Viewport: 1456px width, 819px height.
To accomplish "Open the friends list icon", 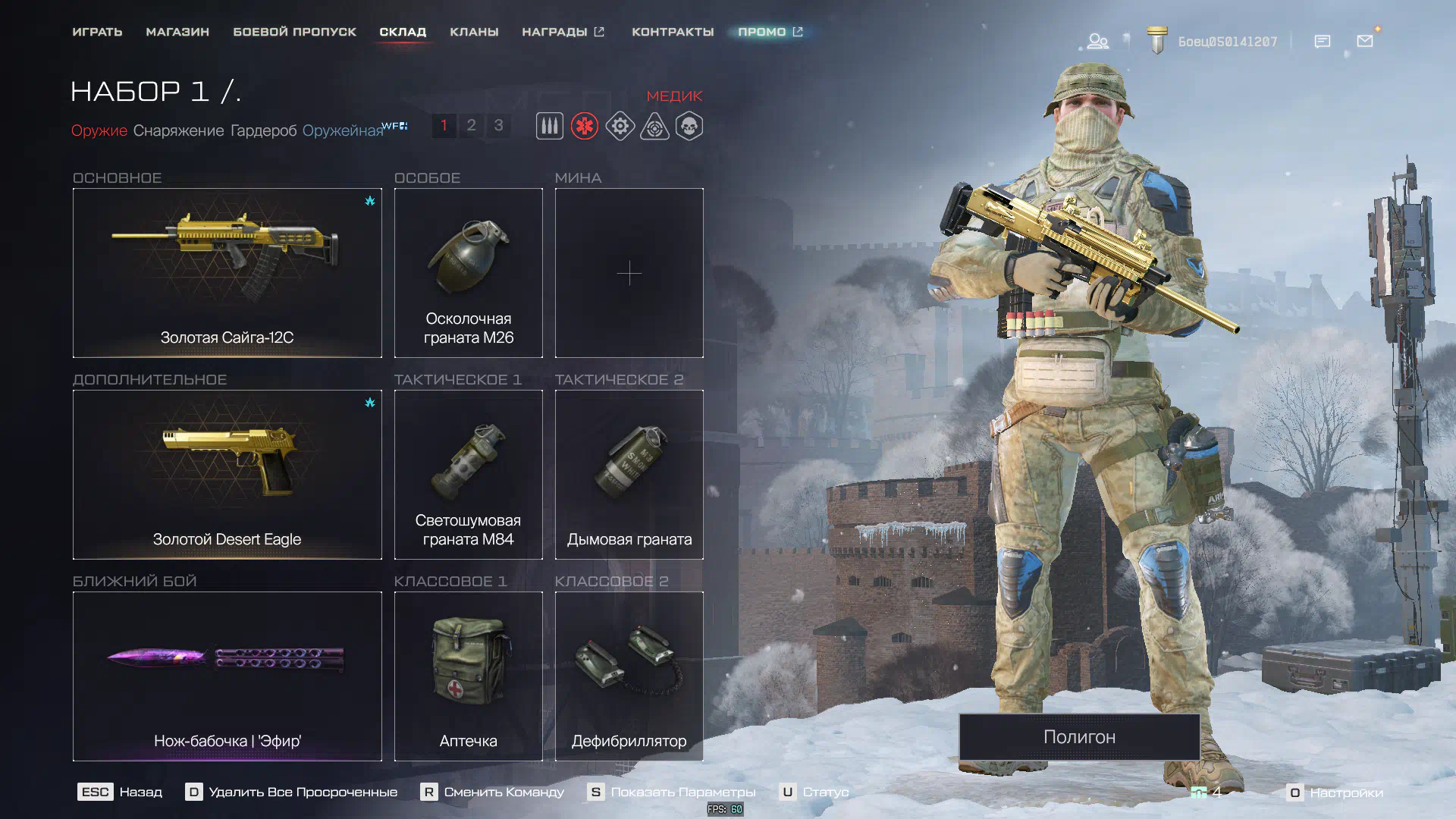I will tap(1097, 41).
